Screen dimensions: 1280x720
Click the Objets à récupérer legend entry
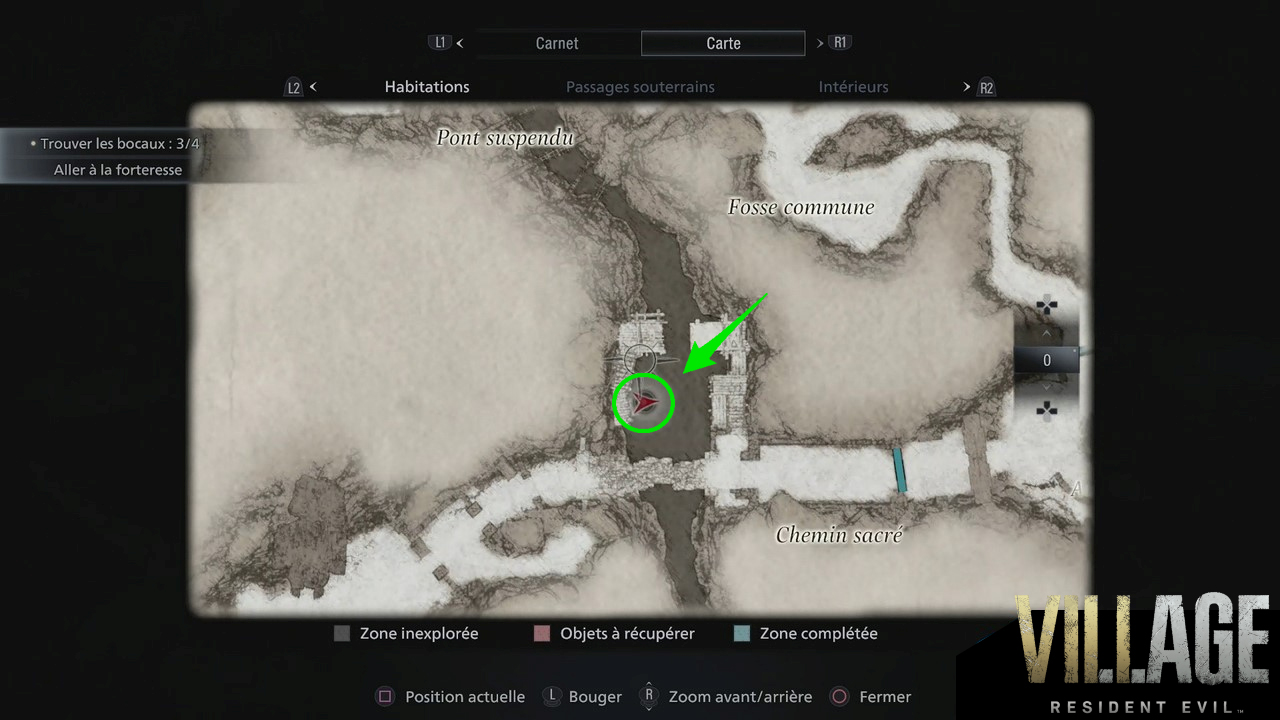(x=614, y=633)
